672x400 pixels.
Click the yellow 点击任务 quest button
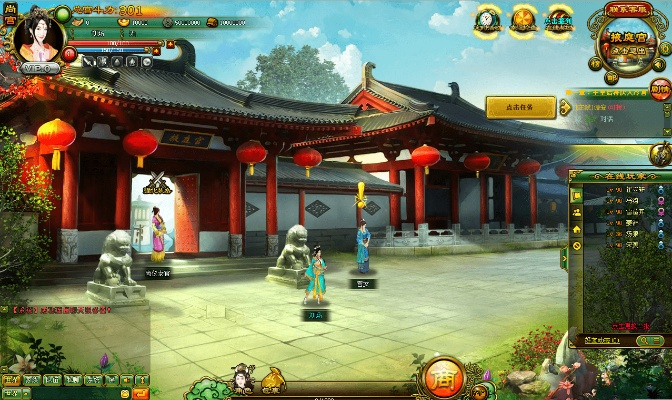click(520, 106)
